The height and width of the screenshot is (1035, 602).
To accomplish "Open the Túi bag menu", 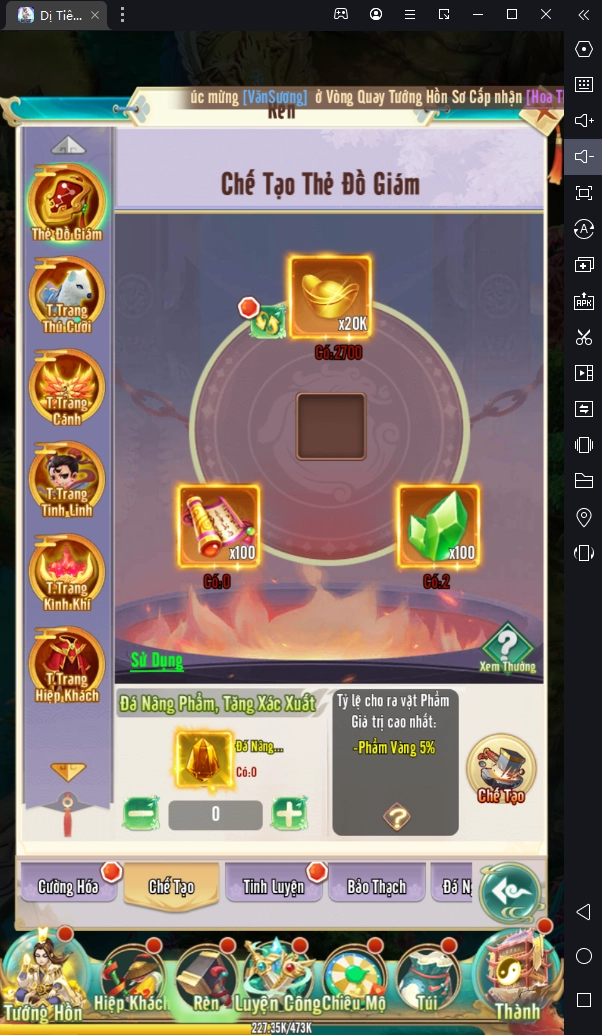I will [x=426, y=980].
